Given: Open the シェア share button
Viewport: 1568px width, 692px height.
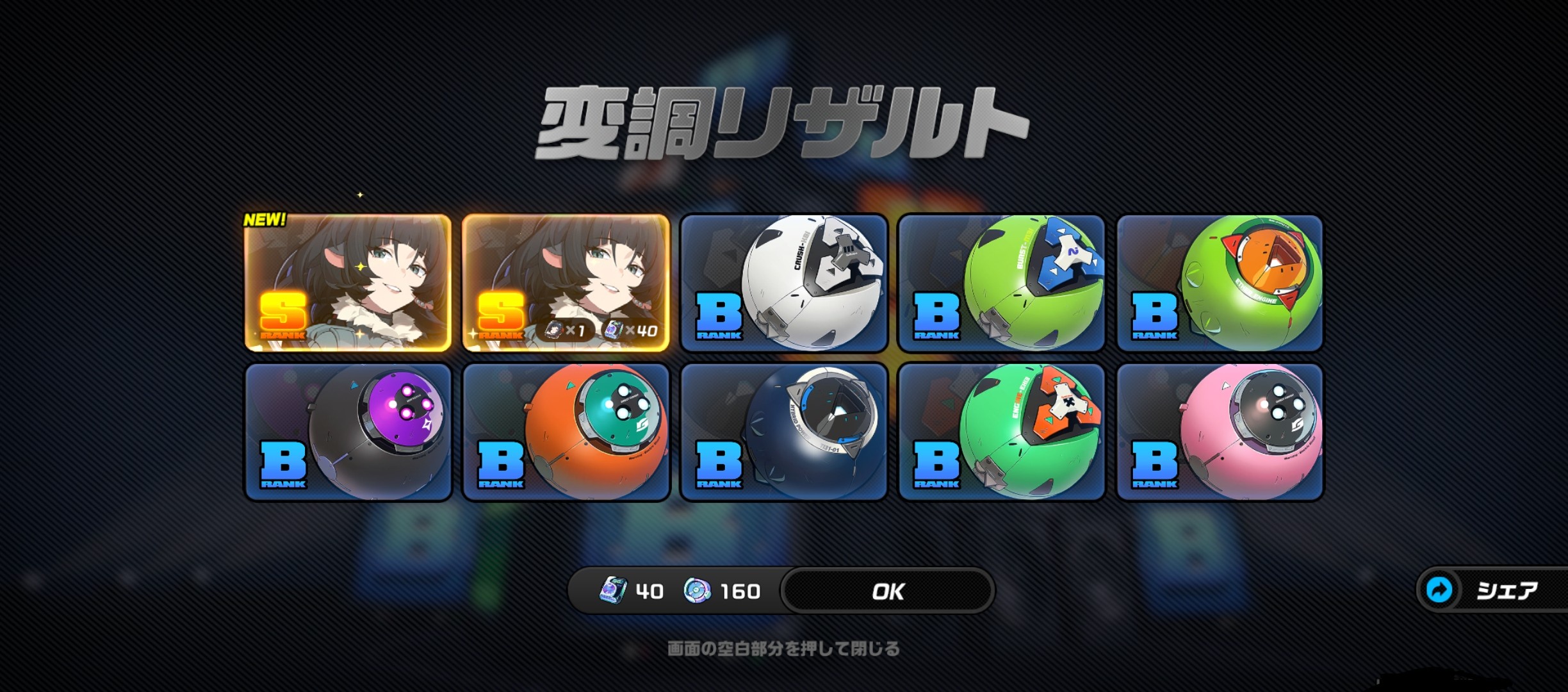Looking at the screenshot, I should [1494, 589].
